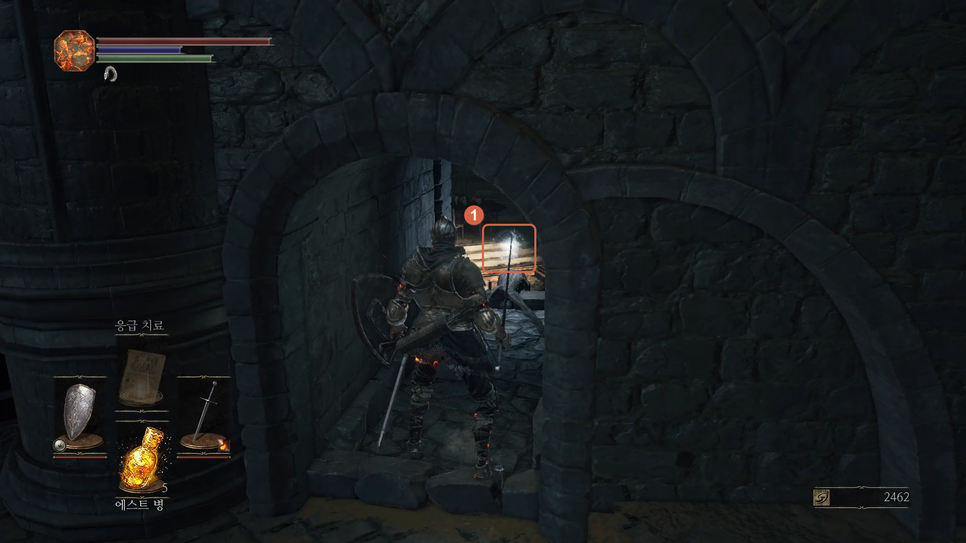966x543 pixels.
Task: Select the right-hand sword slot
Action: tap(205, 415)
